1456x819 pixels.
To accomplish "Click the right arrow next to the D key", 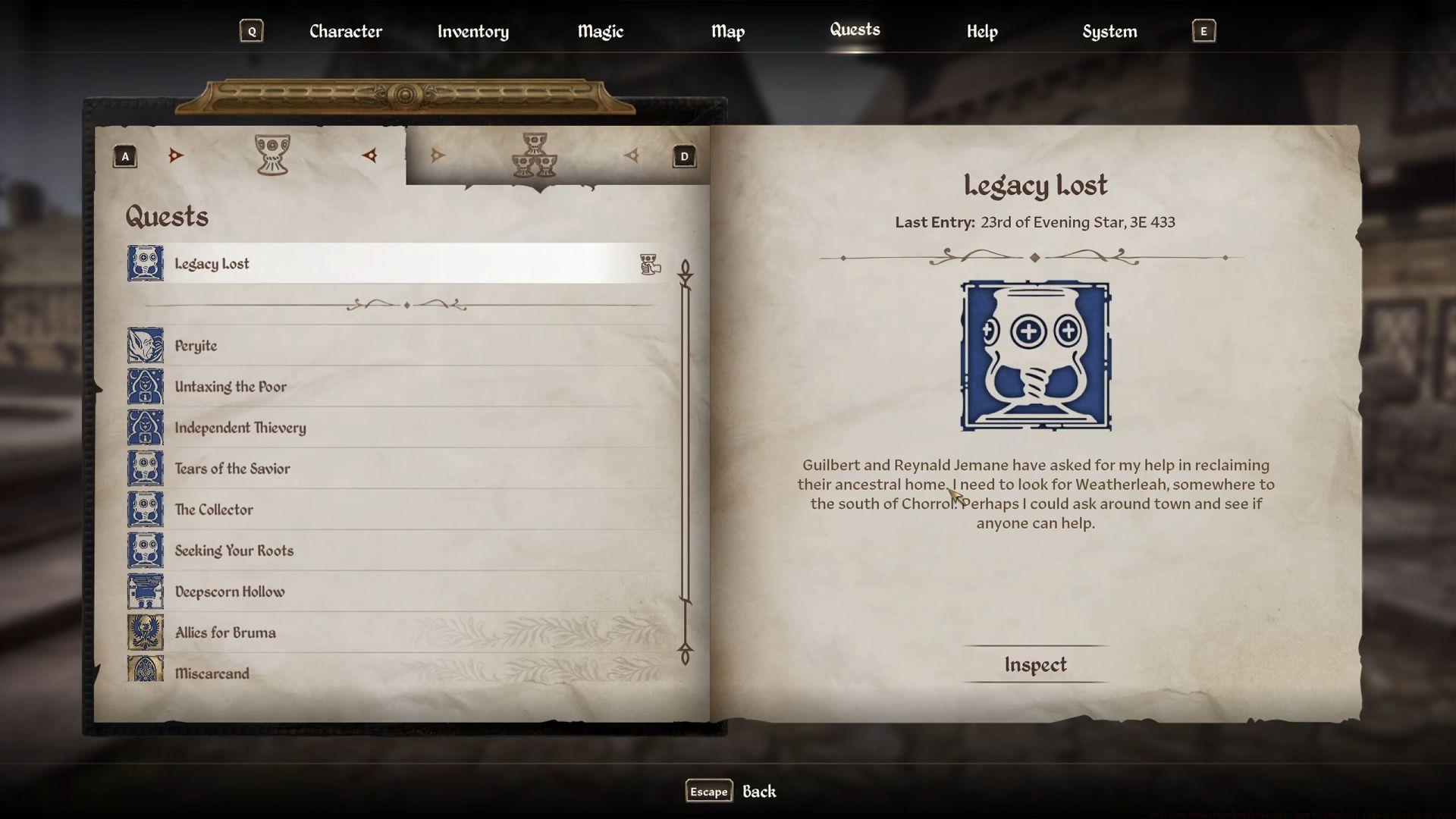I will (x=632, y=155).
